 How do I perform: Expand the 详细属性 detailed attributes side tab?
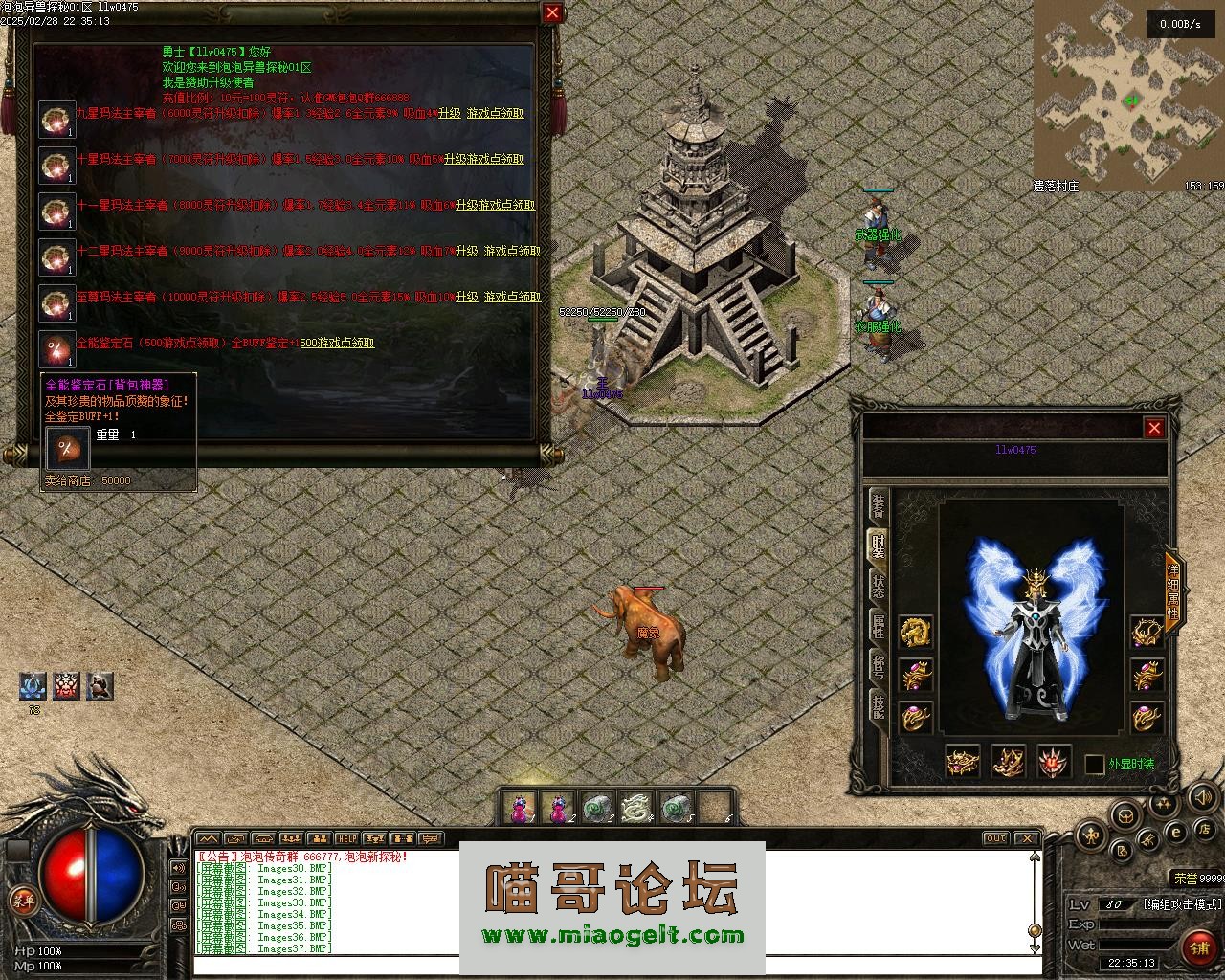click(1173, 591)
